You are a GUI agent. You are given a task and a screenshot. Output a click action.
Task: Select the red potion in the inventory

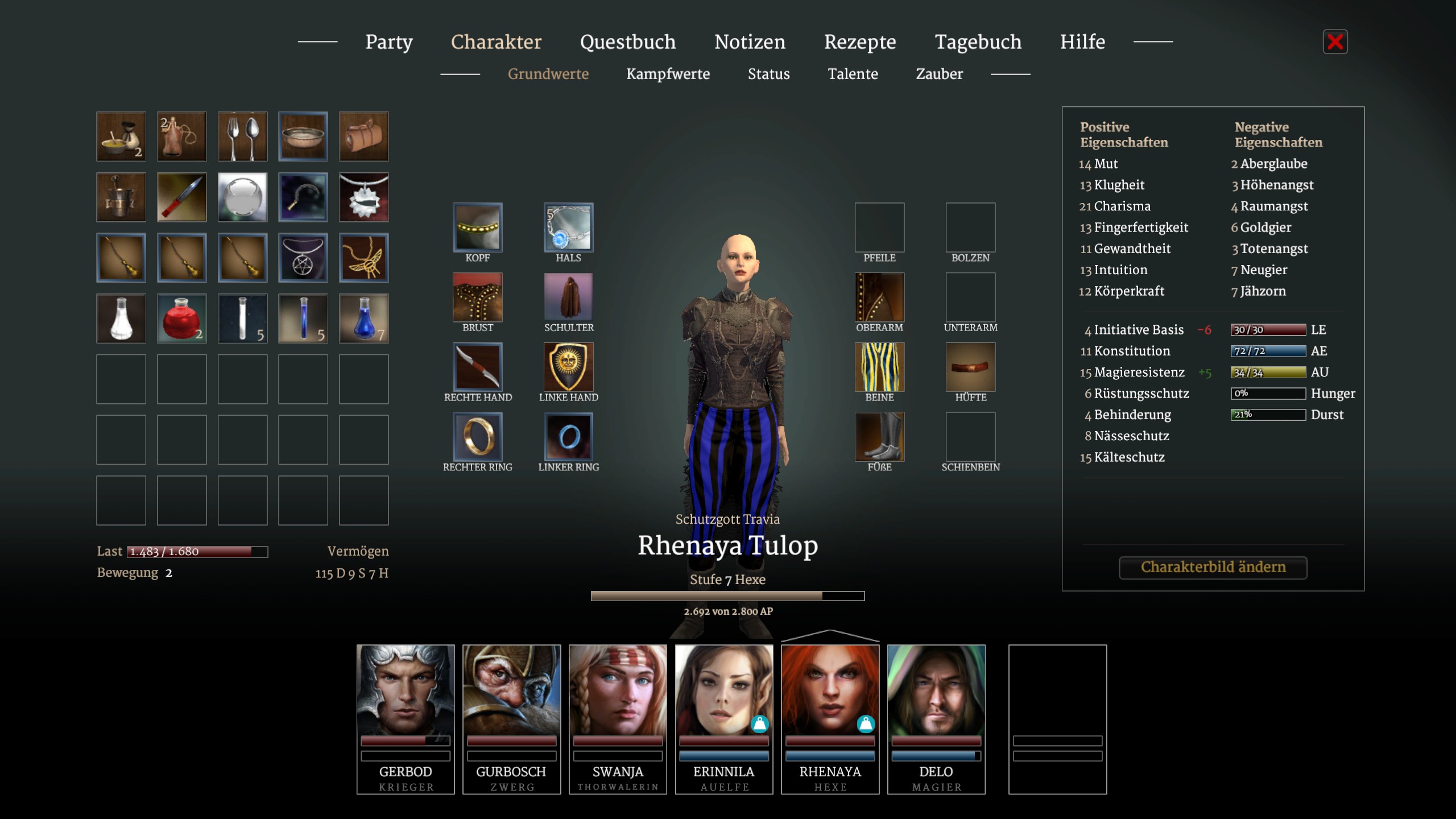(x=181, y=318)
